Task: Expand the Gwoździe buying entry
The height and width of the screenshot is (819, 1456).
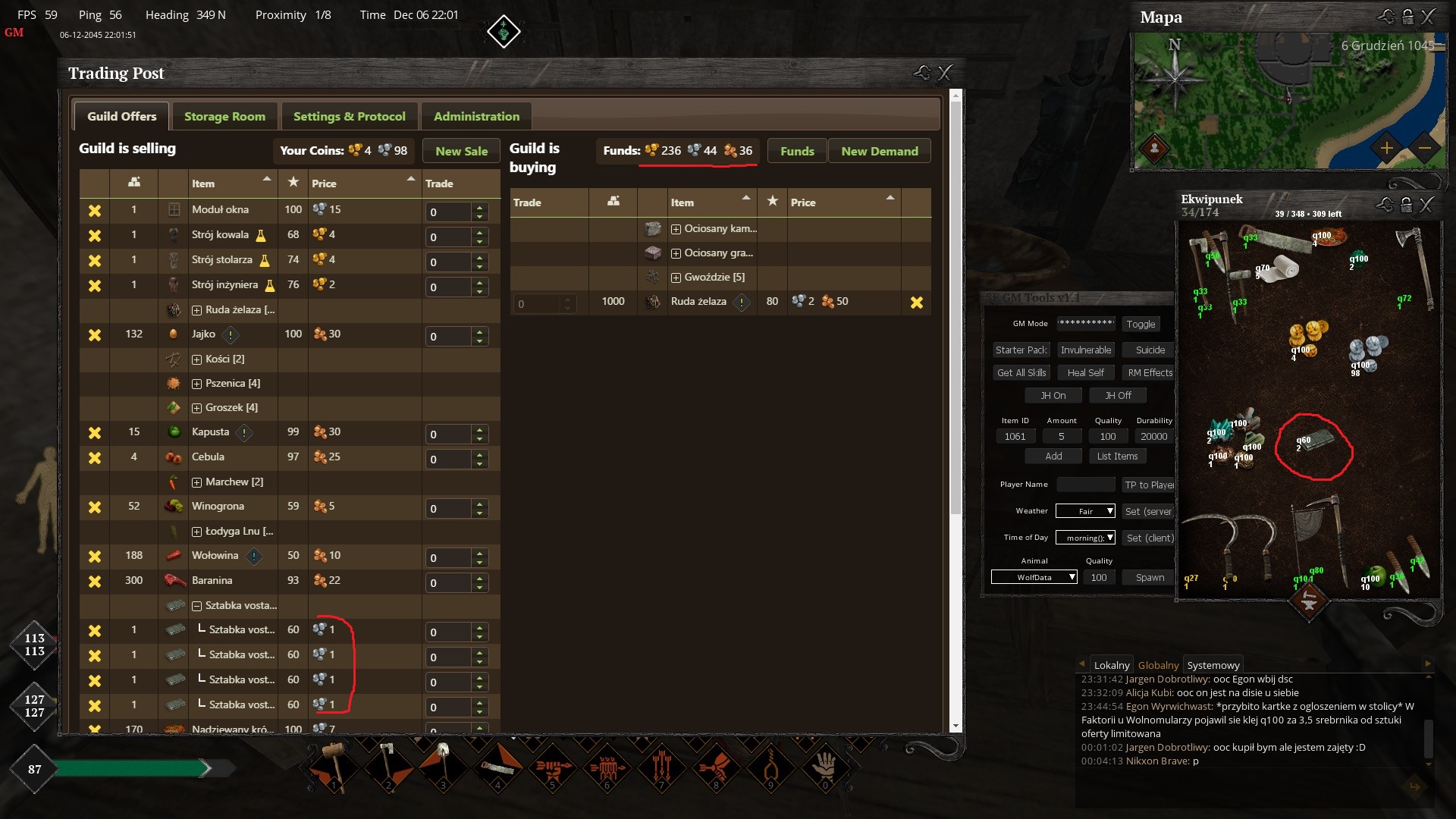Action: [x=676, y=278]
